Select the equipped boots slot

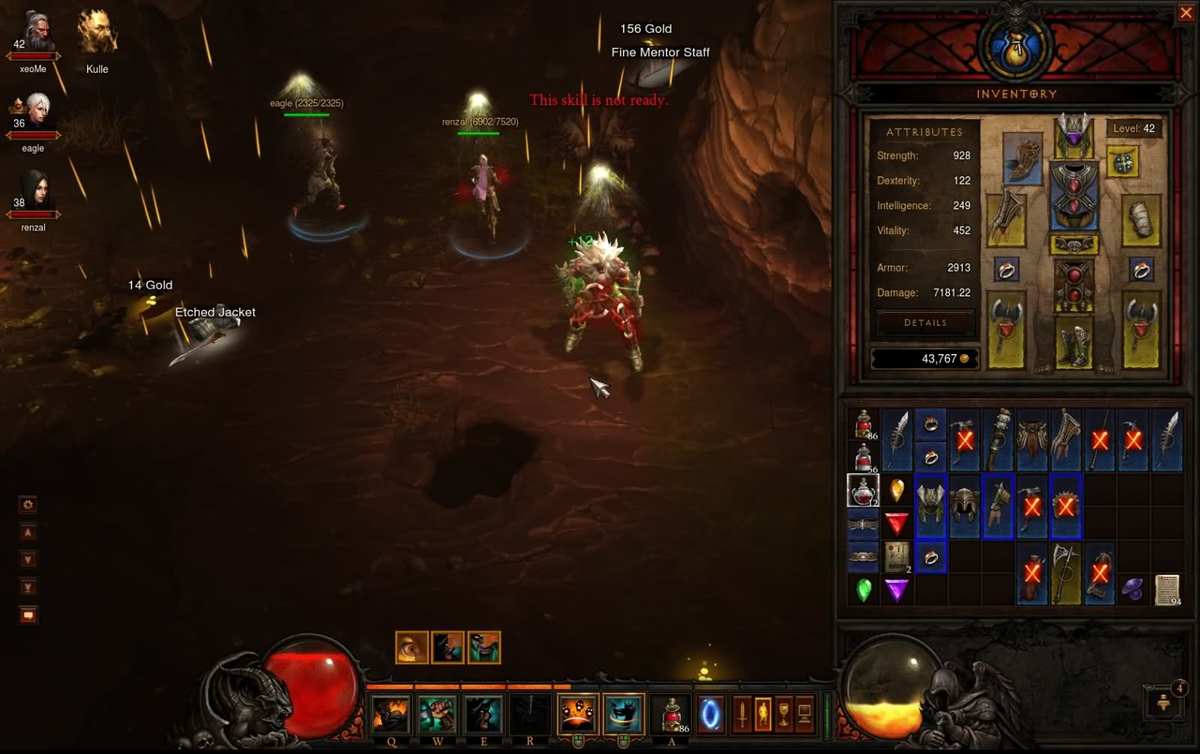coord(1074,343)
